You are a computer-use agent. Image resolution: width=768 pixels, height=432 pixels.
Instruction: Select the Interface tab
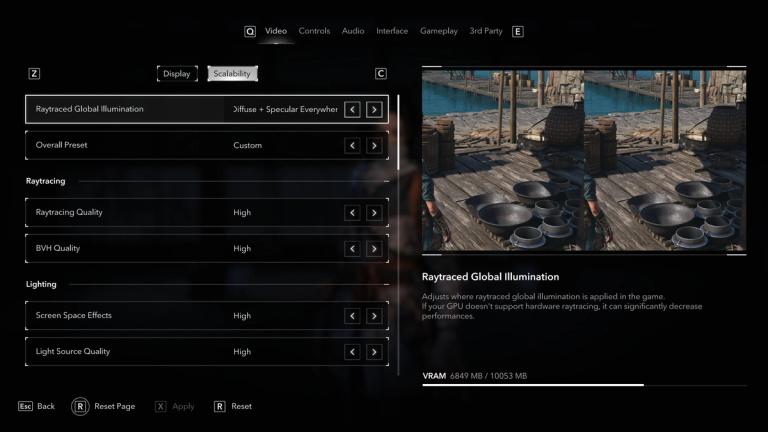click(x=392, y=31)
